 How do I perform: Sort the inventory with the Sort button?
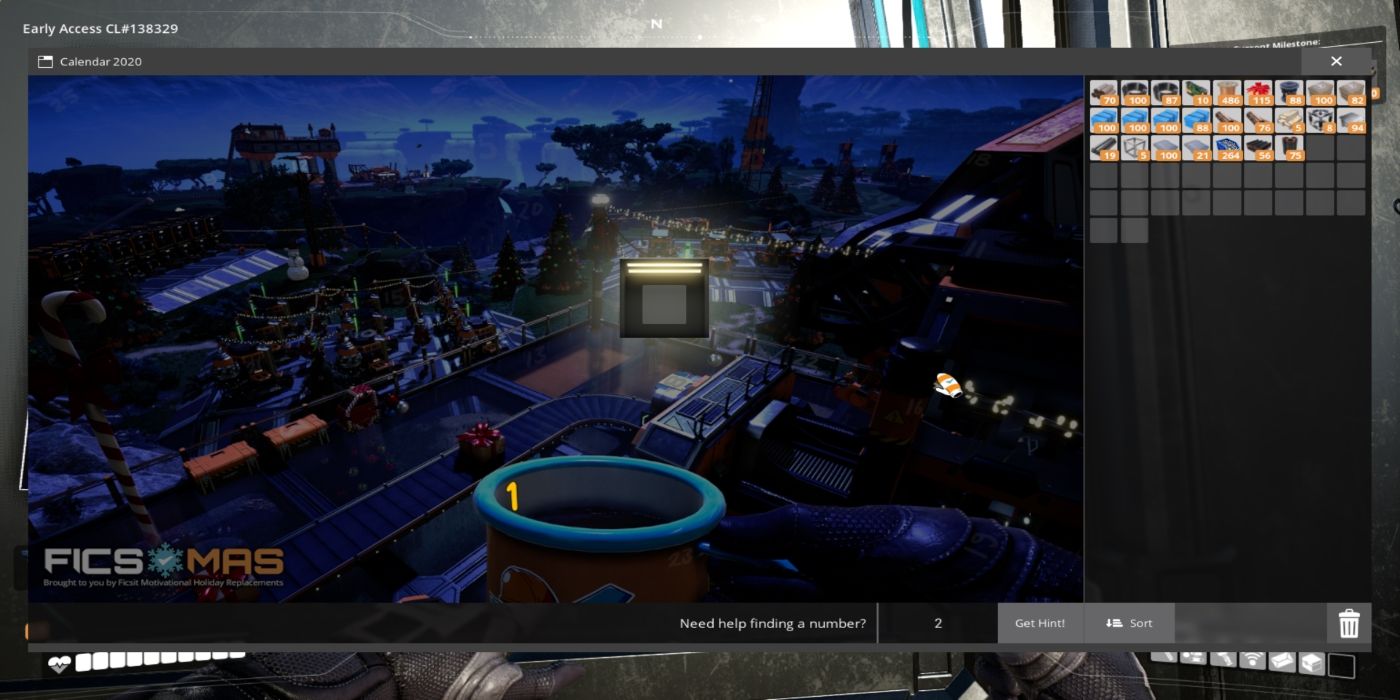(x=1129, y=623)
